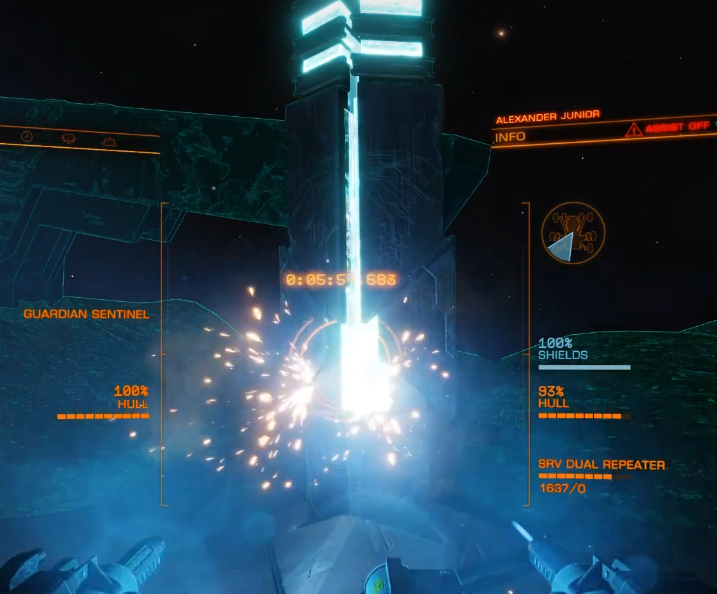
Task: Select the Guardian Sentinel target label
Action: point(86,314)
